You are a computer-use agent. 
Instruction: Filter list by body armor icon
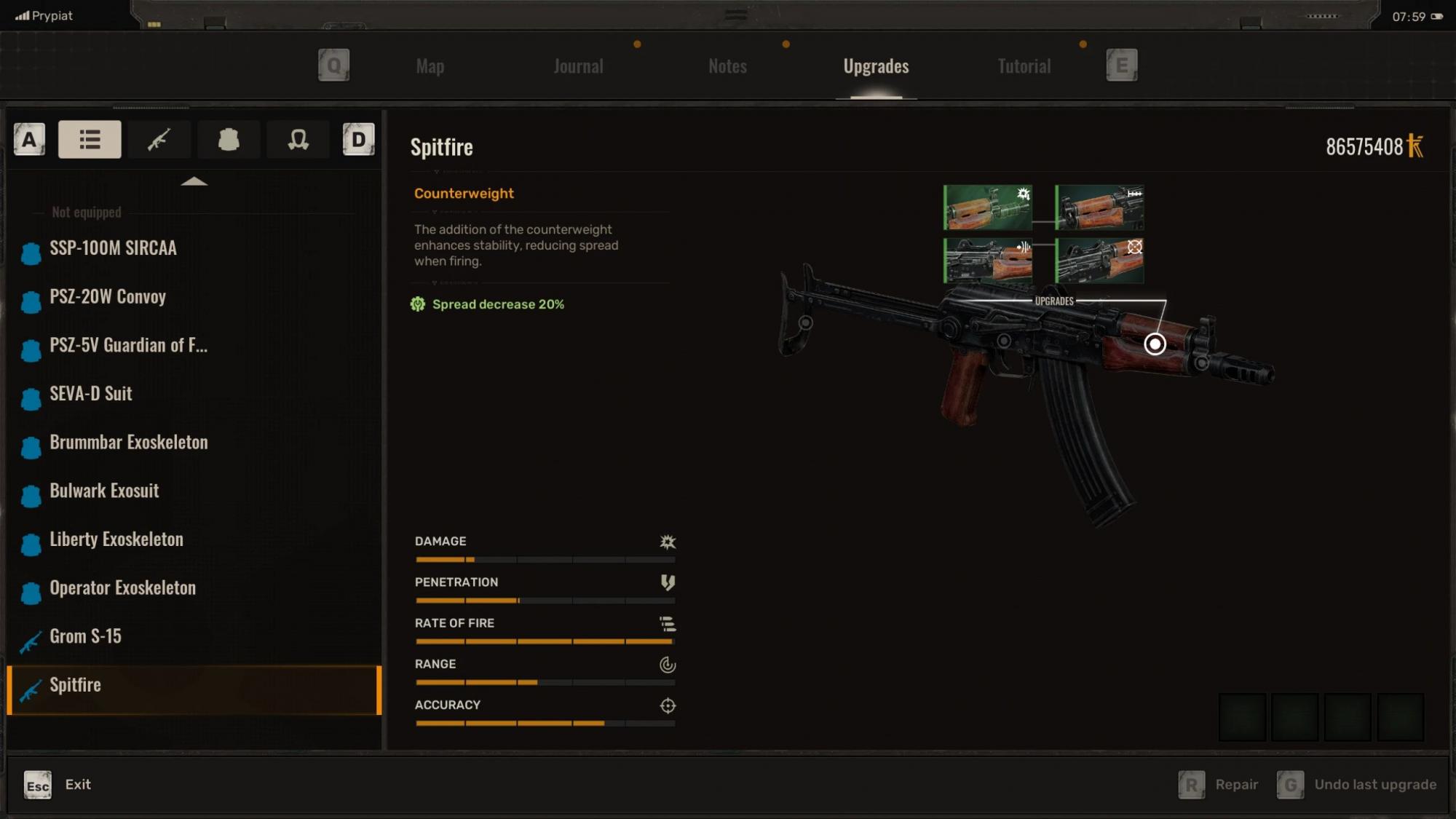click(x=229, y=139)
